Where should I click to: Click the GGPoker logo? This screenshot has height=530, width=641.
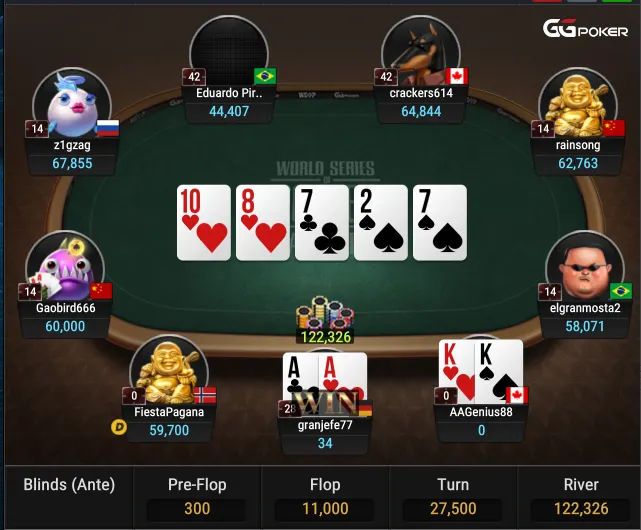(x=585, y=29)
